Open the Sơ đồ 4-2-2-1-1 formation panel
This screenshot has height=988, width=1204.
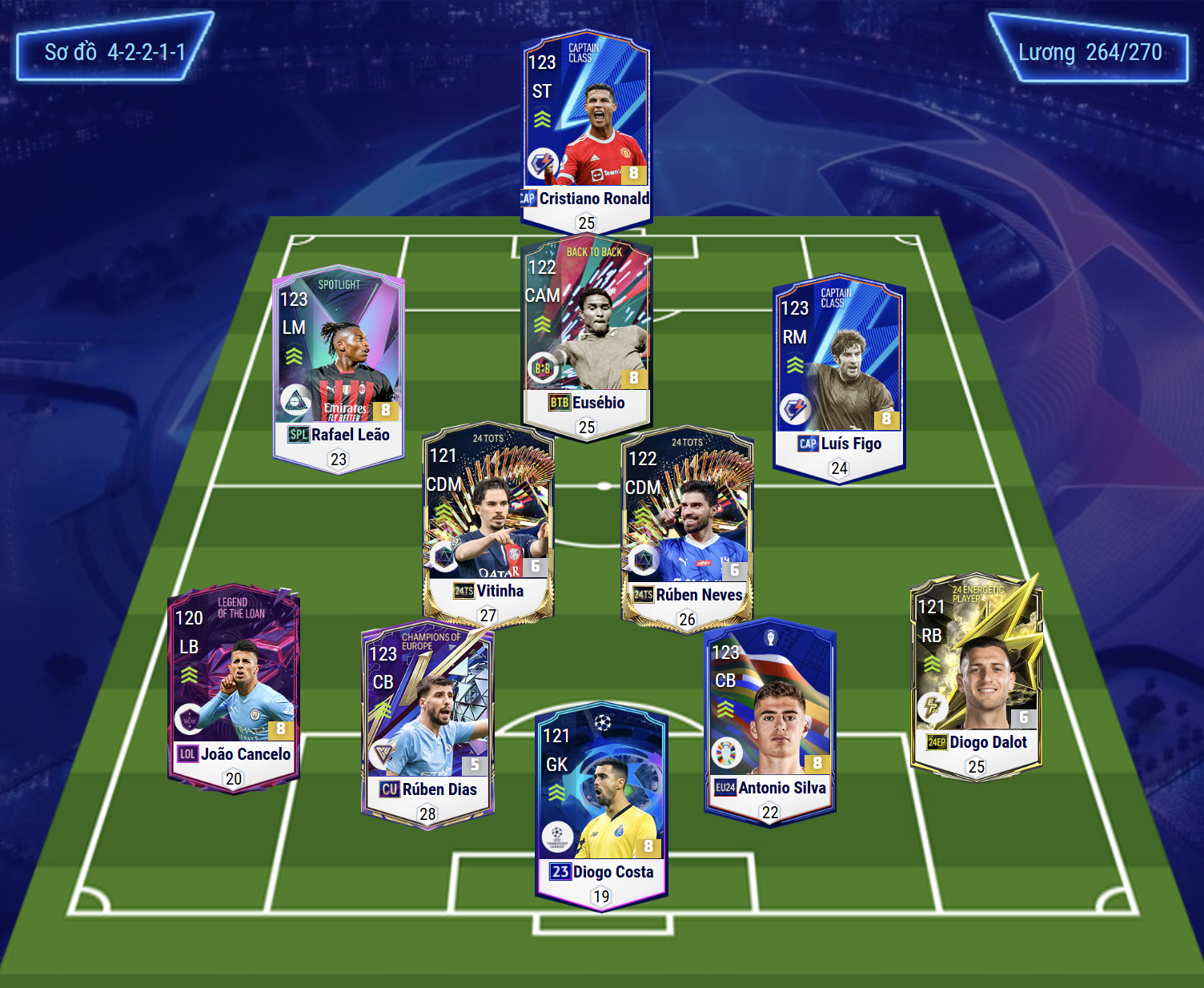point(114,52)
